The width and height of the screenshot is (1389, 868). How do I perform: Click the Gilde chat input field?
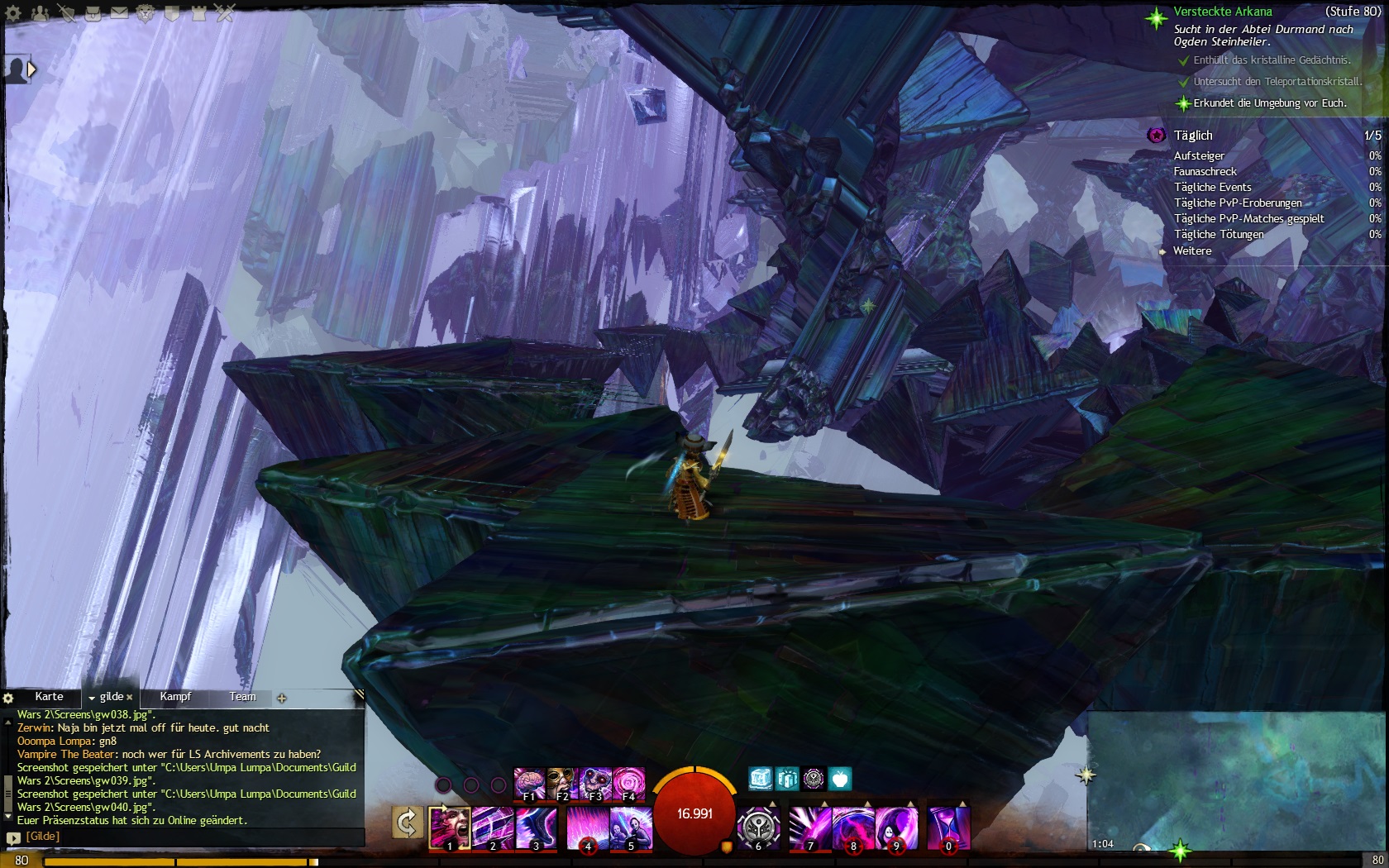[190, 837]
